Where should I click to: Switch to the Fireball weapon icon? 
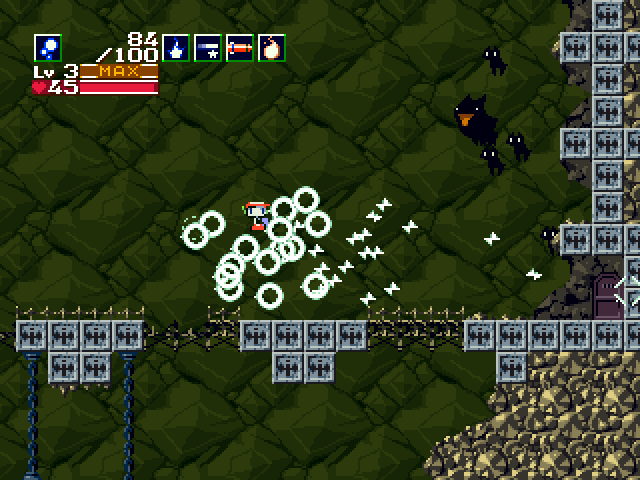[x=272, y=47]
